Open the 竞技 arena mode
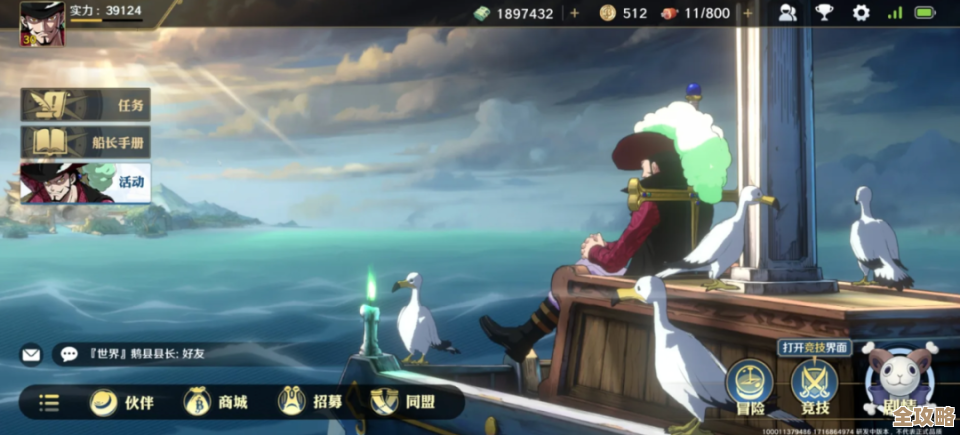This screenshot has width=960, height=435. coord(815,387)
